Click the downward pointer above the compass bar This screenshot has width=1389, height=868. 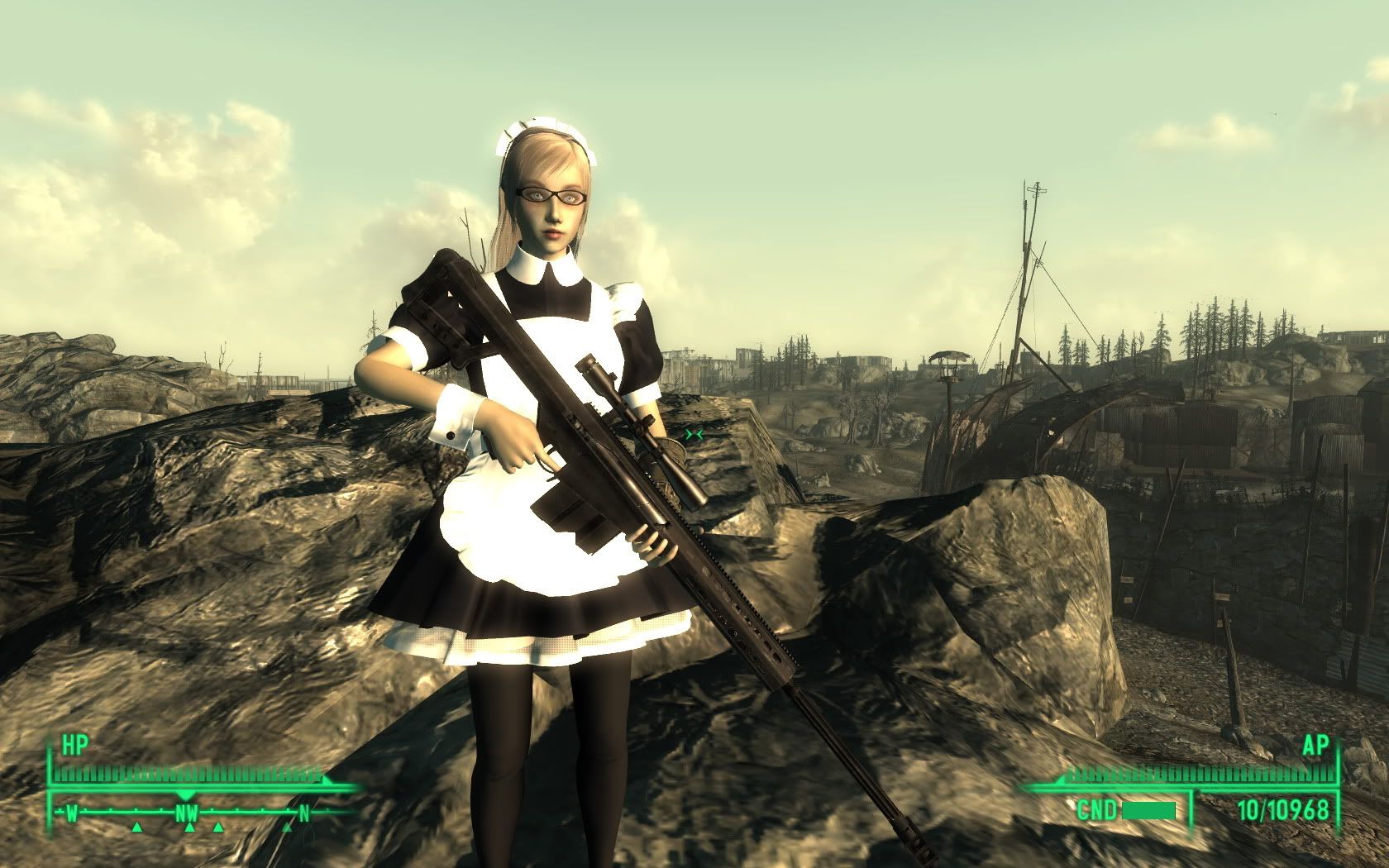pyautogui.click(x=186, y=794)
